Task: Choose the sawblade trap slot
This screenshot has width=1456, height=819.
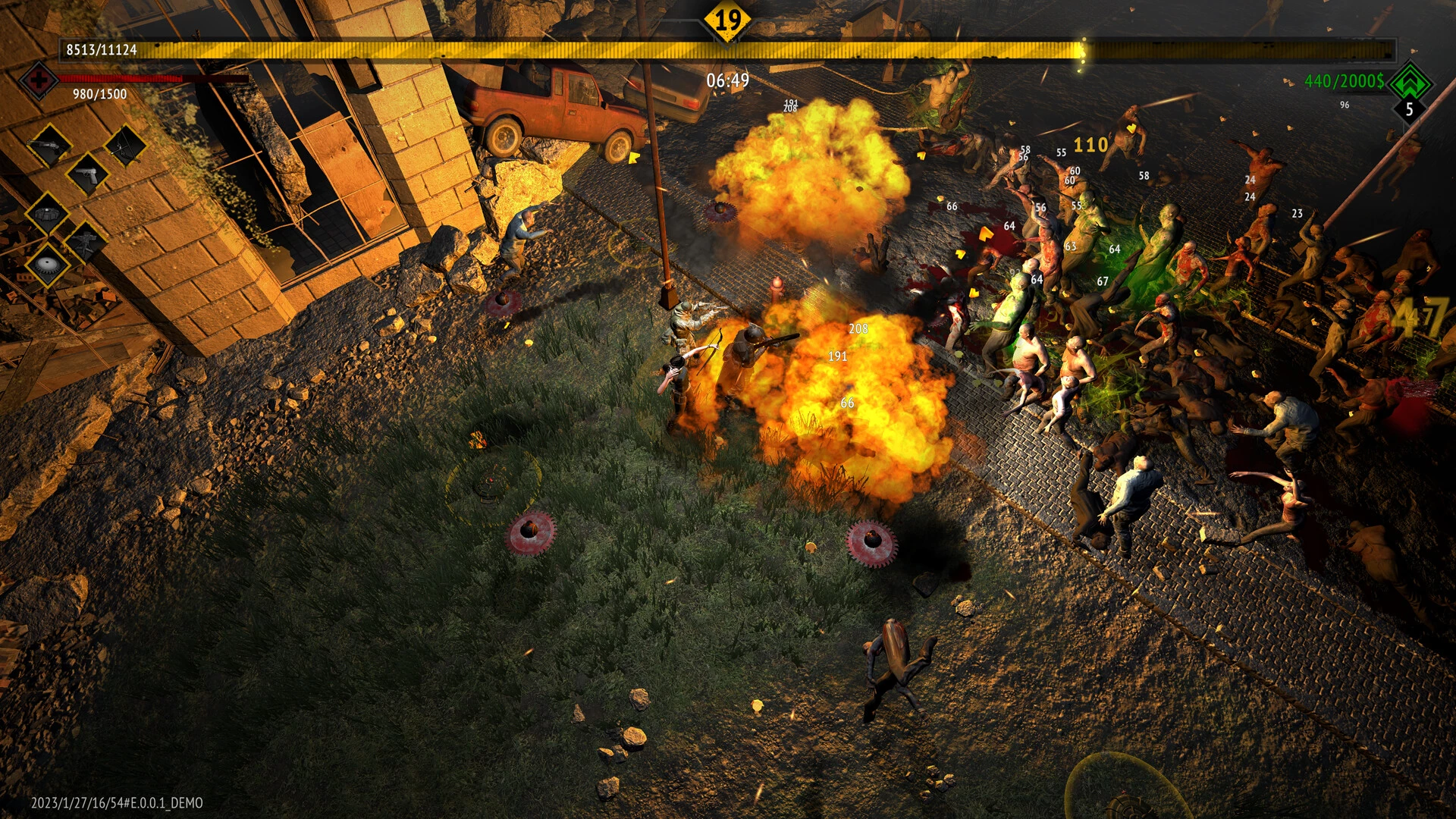Action: pyautogui.click(x=47, y=265)
